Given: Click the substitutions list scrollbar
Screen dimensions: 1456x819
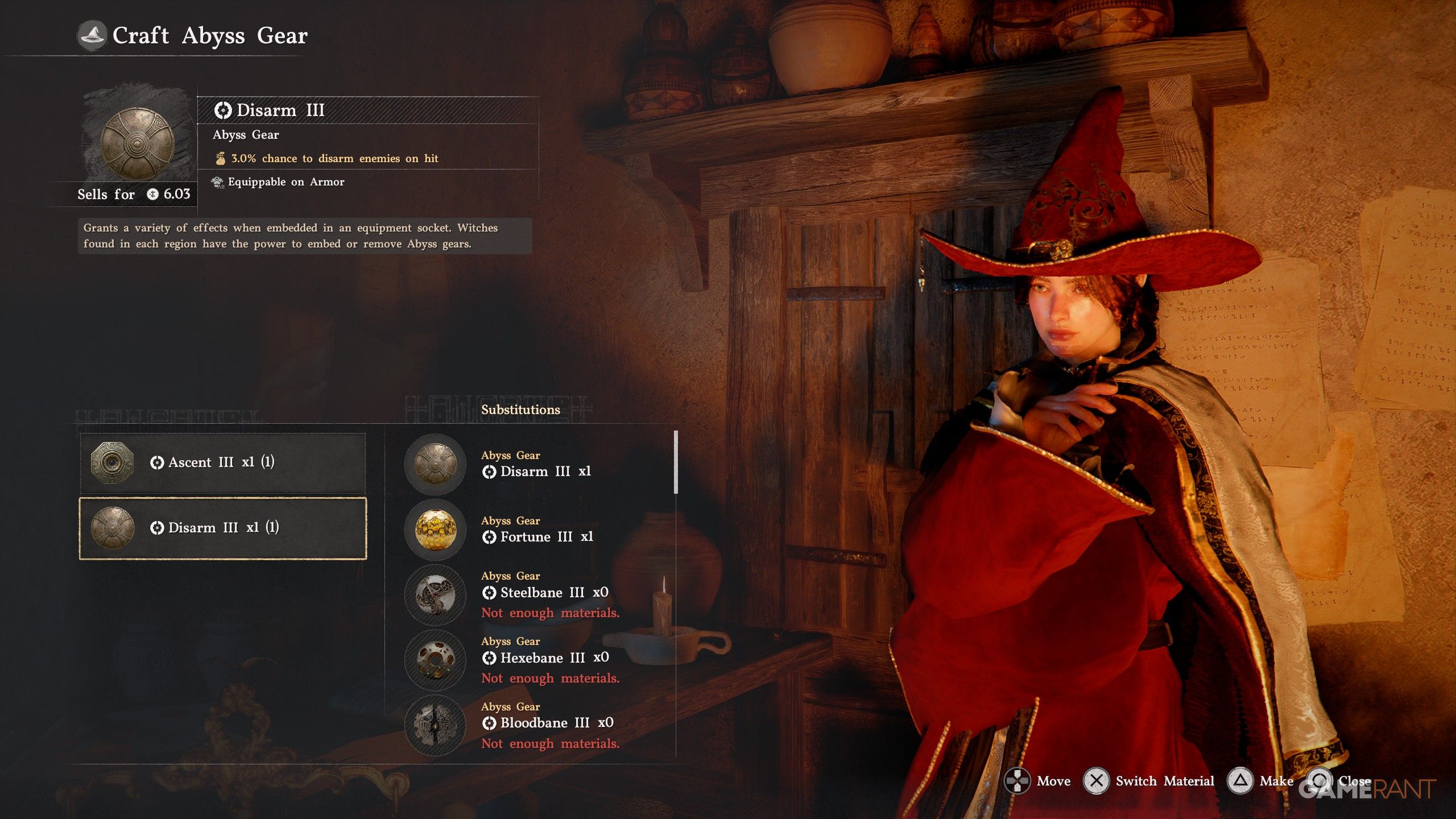Looking at the screenshot, I should tap(676, 462).
